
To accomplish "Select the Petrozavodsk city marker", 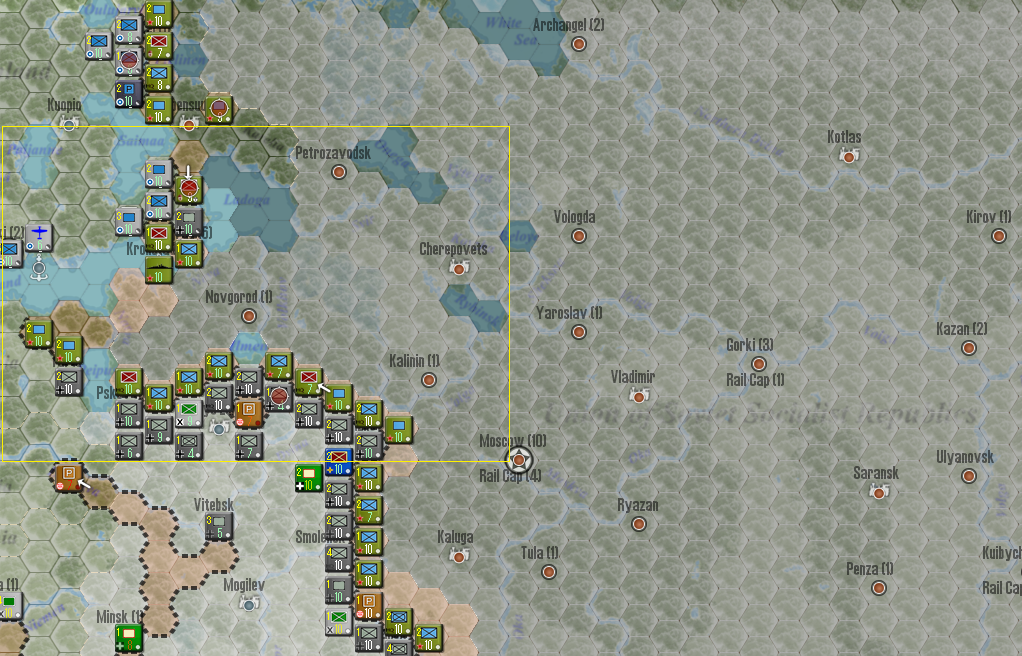I will [339, 172].
